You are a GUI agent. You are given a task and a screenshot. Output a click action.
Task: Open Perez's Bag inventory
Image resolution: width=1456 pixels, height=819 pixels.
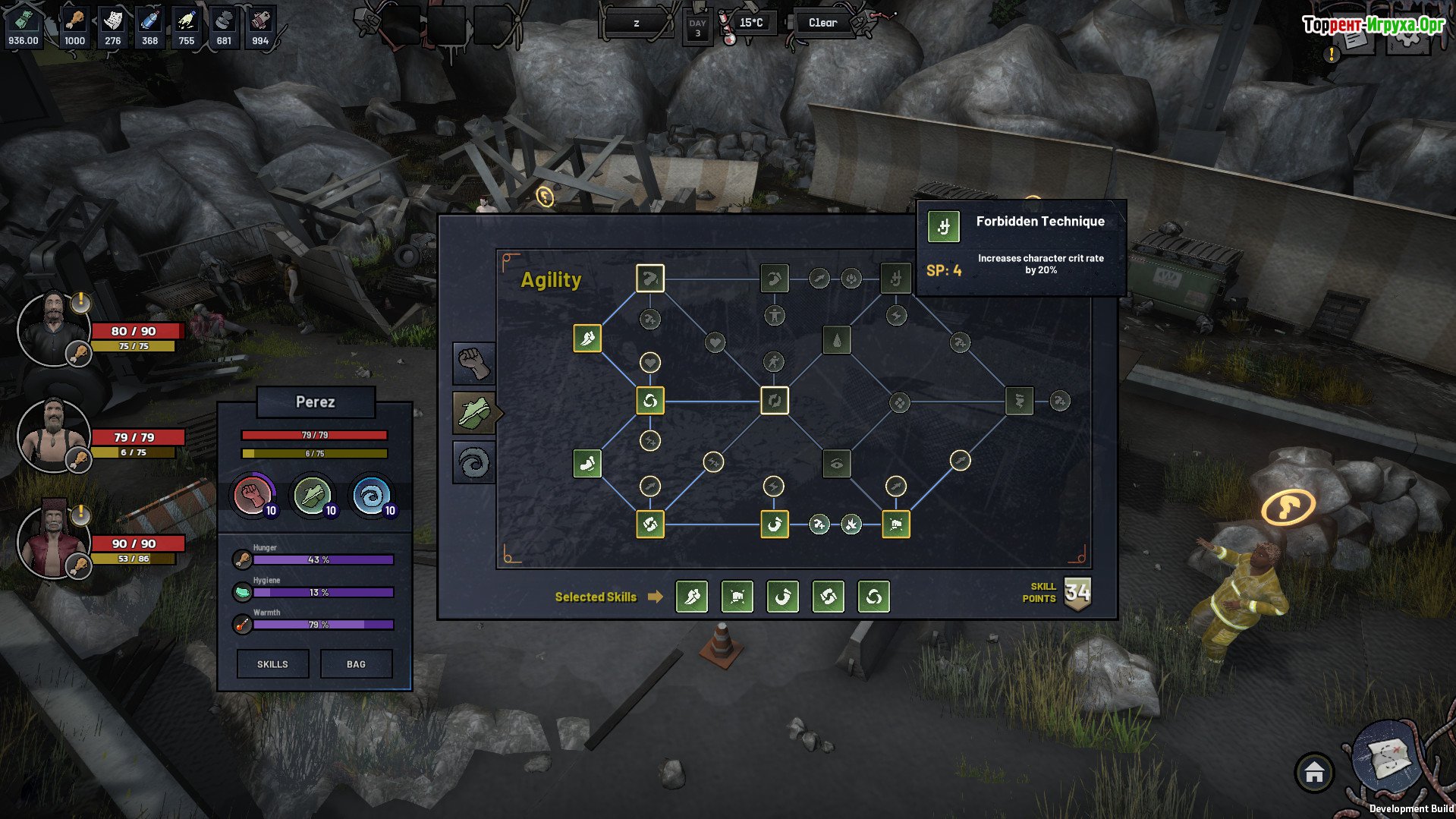[356, 664]
